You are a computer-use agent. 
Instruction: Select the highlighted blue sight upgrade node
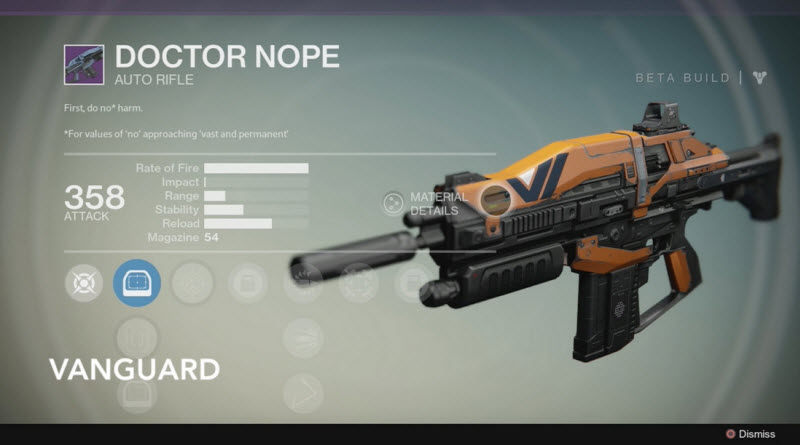[x=136, y=285]
